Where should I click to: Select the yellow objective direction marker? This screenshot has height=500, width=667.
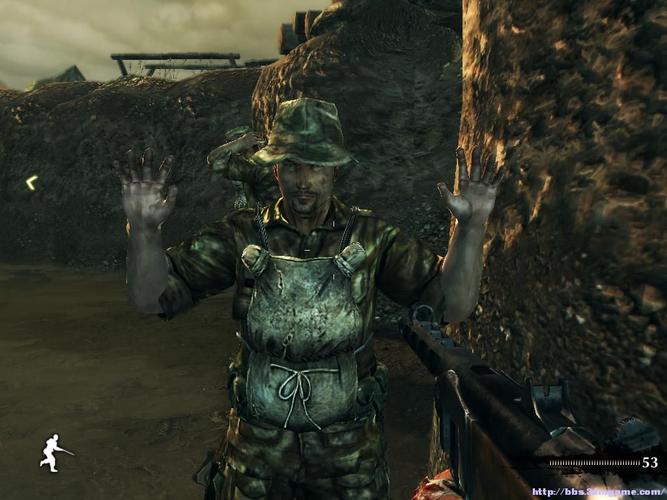tap(31, 182)
